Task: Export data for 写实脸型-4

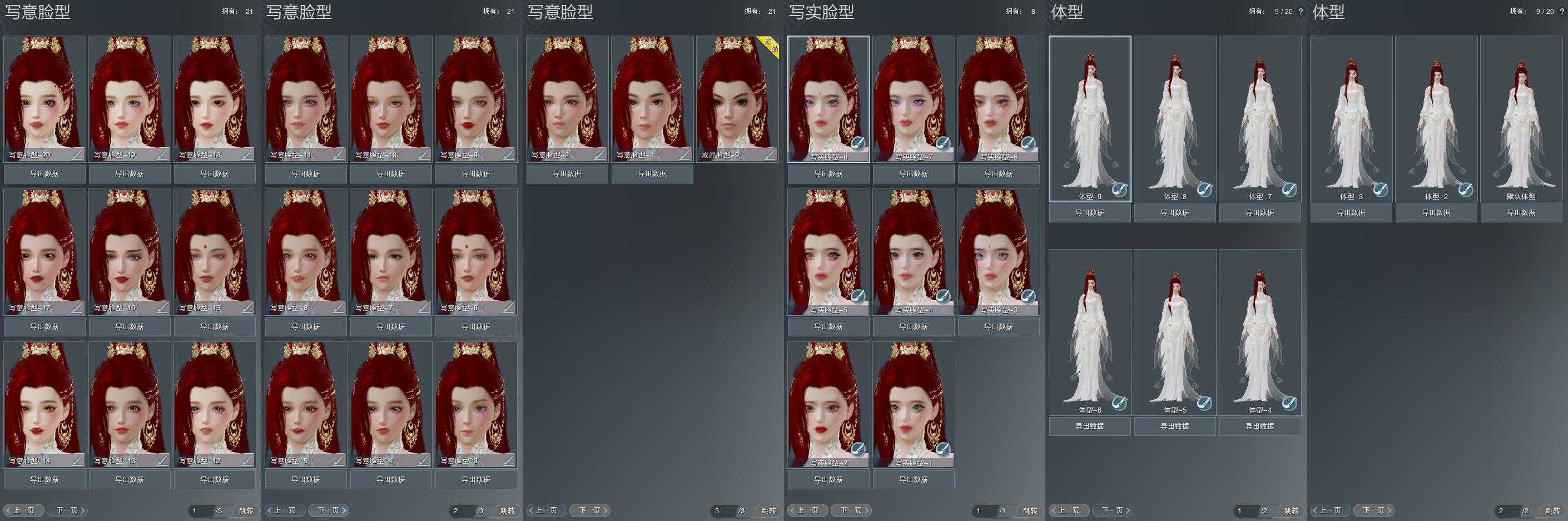Action: pos(913,327)
